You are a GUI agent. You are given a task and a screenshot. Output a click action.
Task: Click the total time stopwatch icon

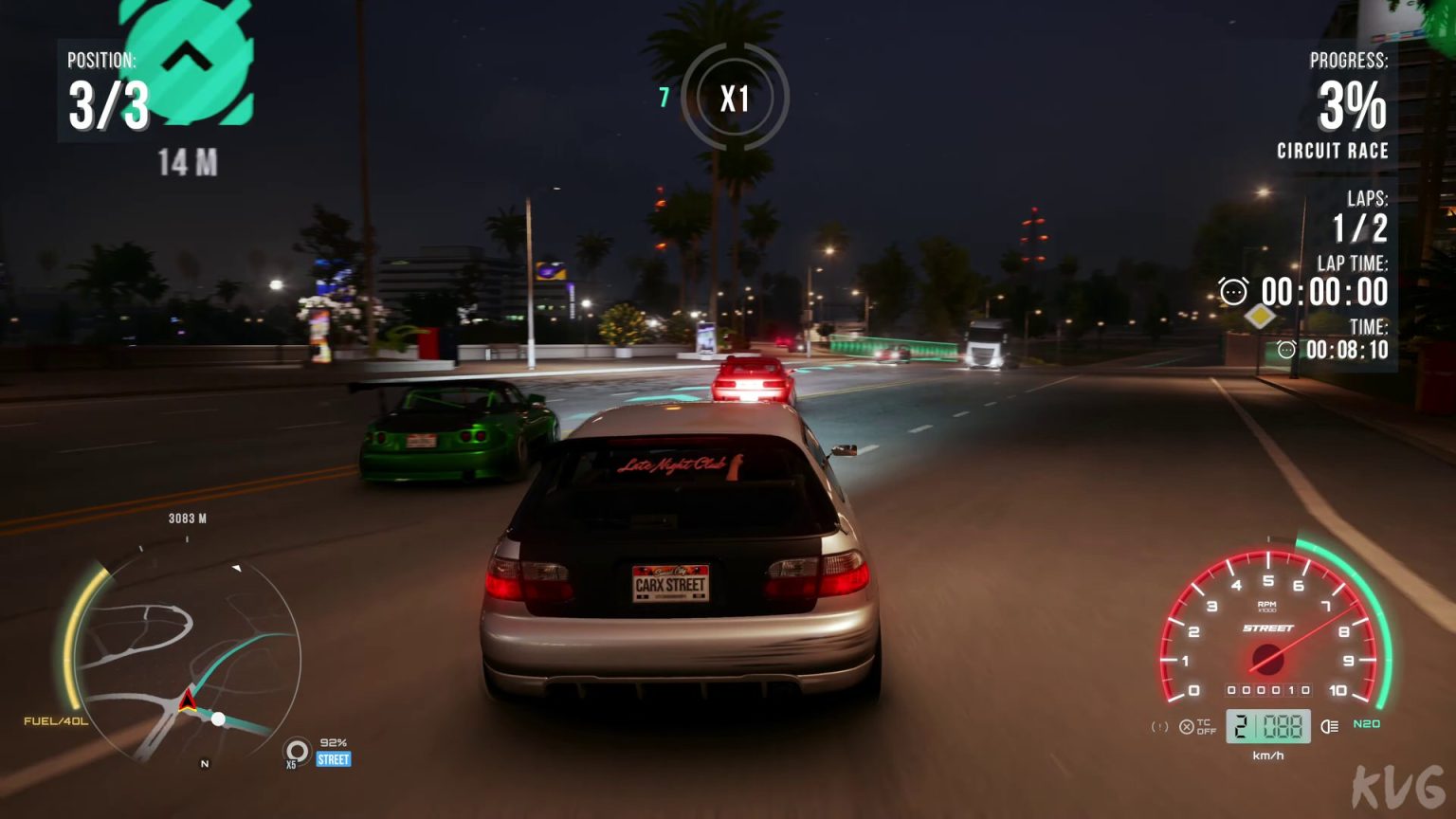pyautogui.click(x=1286, y=350)
